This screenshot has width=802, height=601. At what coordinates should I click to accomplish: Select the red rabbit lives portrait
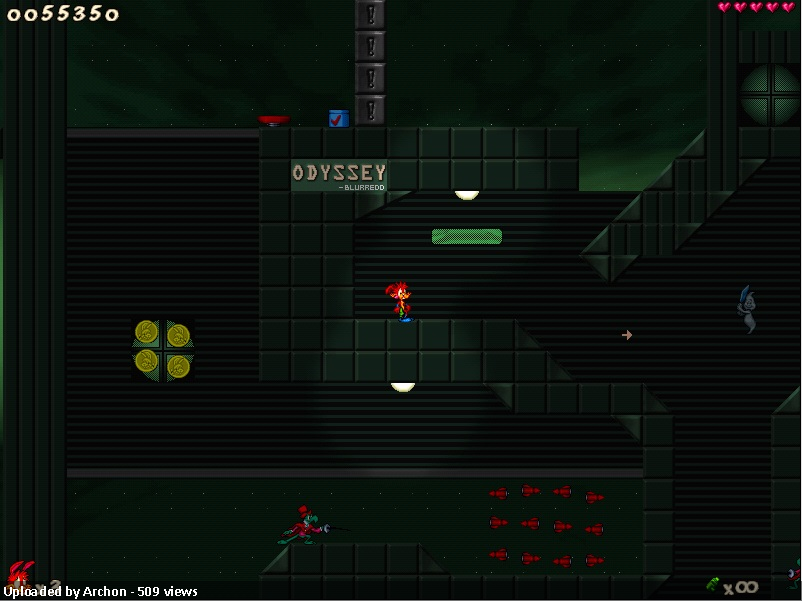pos(20,574)
